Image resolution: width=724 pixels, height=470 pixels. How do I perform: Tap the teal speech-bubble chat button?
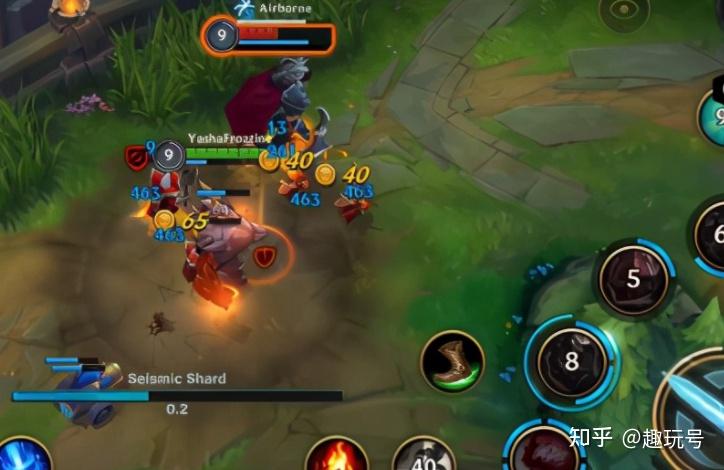[x=714, y=117]
